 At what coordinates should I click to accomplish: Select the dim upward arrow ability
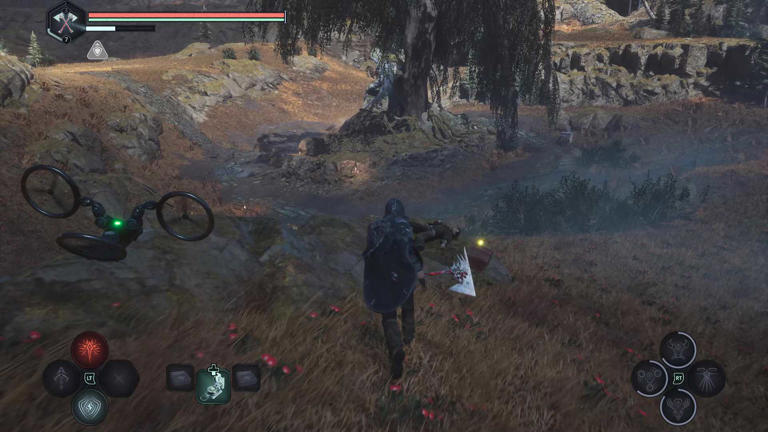click(x=62, y=378)
